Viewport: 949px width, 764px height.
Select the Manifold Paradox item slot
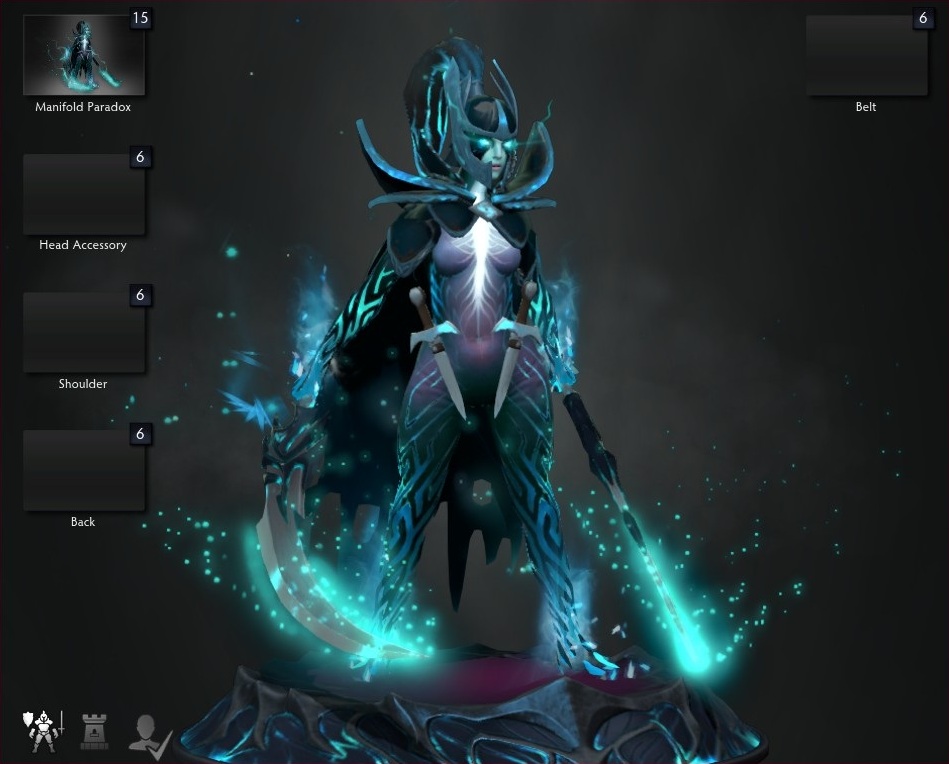click(x=84, y=55)
